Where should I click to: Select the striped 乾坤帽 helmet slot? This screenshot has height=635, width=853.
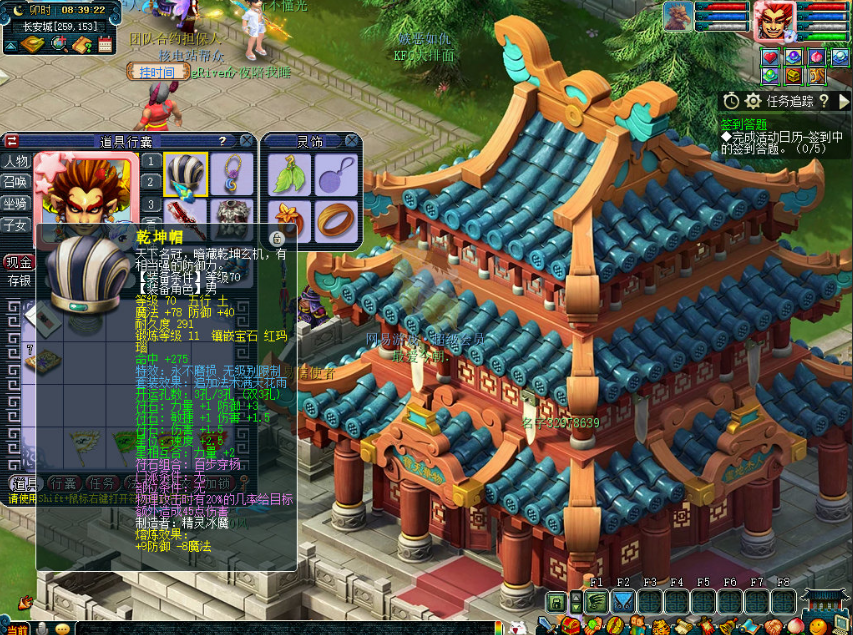coord(185,174)
